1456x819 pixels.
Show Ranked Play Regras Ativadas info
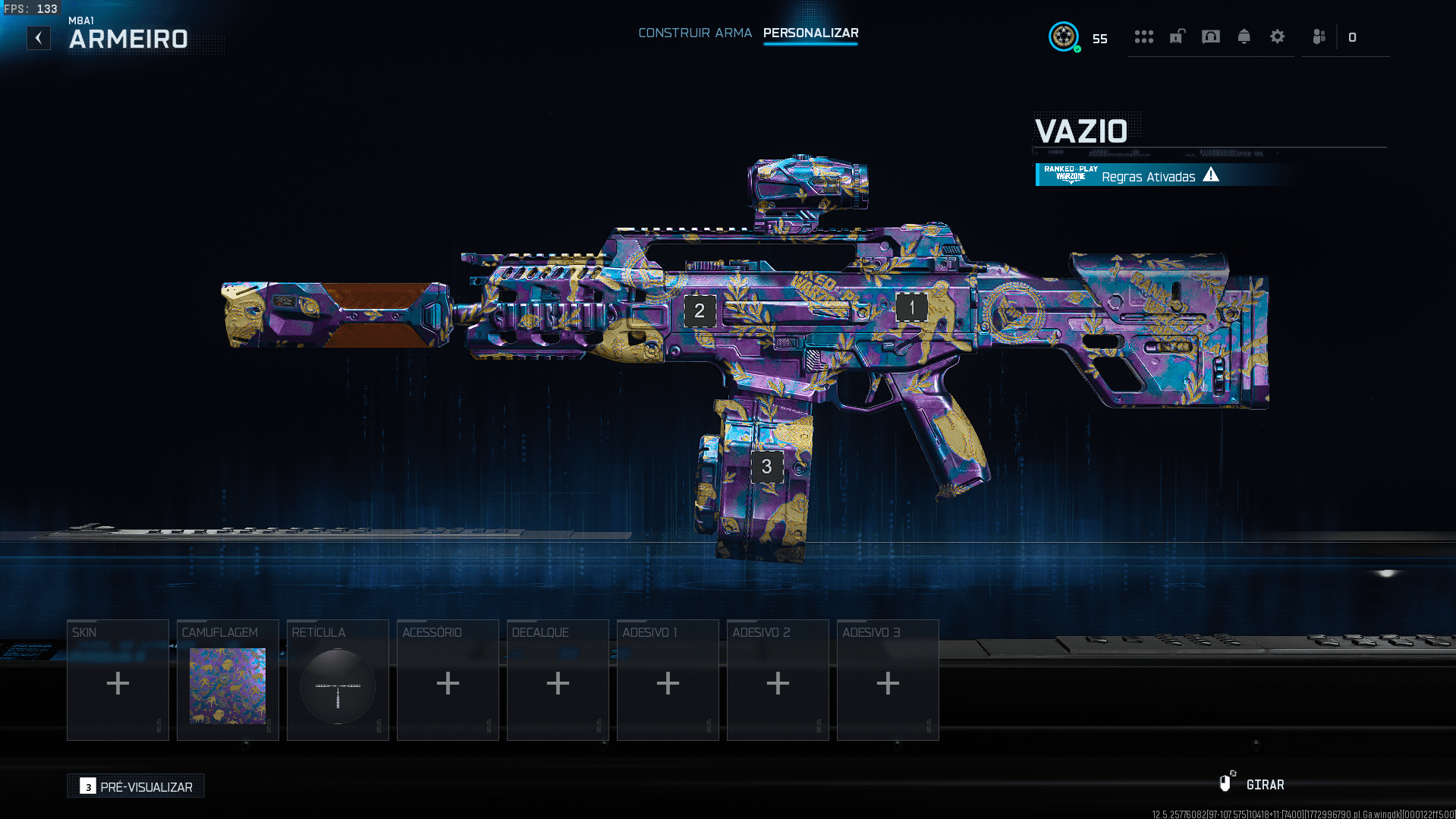tap(1147, 176)
